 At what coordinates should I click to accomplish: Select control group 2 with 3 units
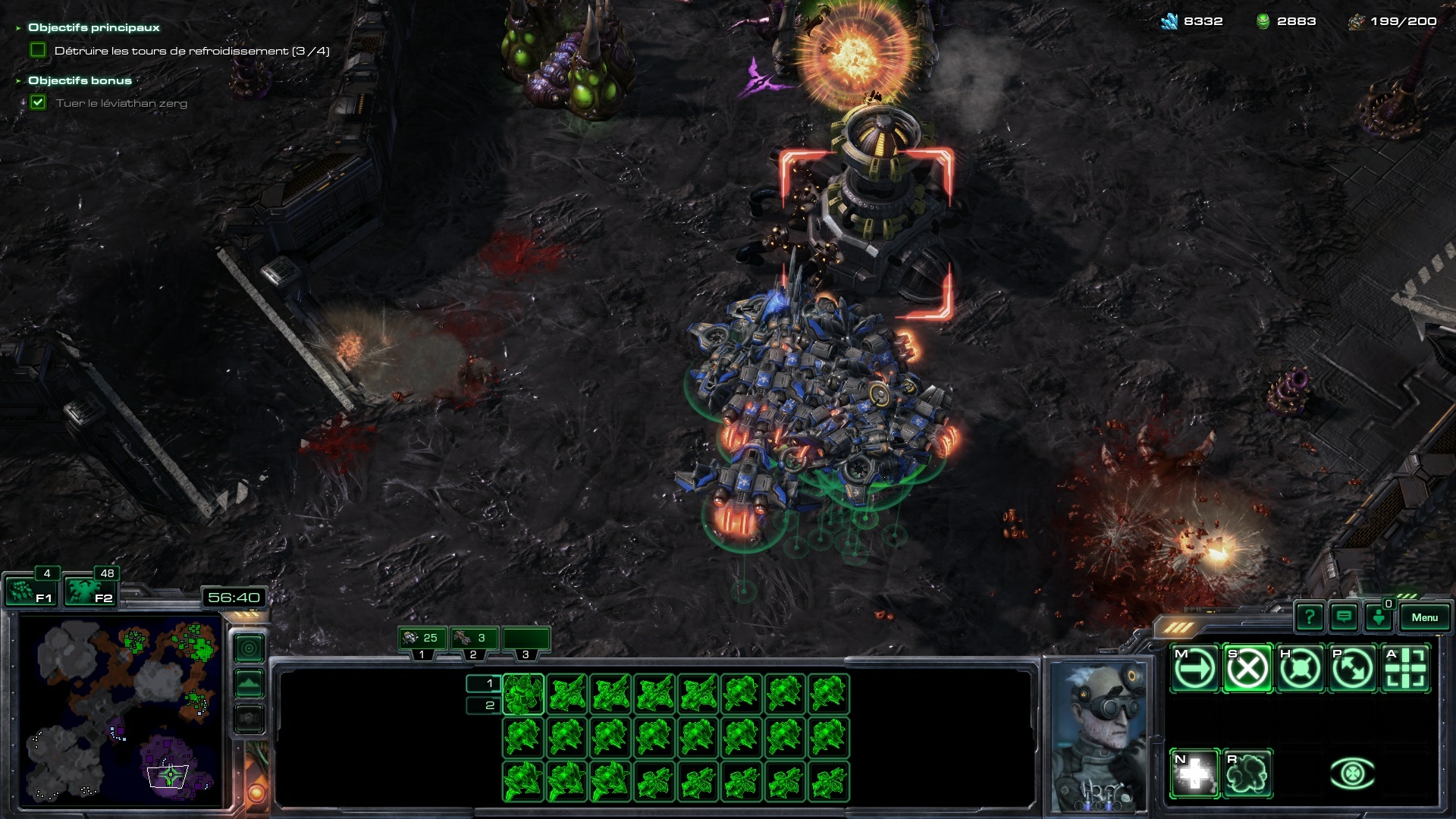472,639
